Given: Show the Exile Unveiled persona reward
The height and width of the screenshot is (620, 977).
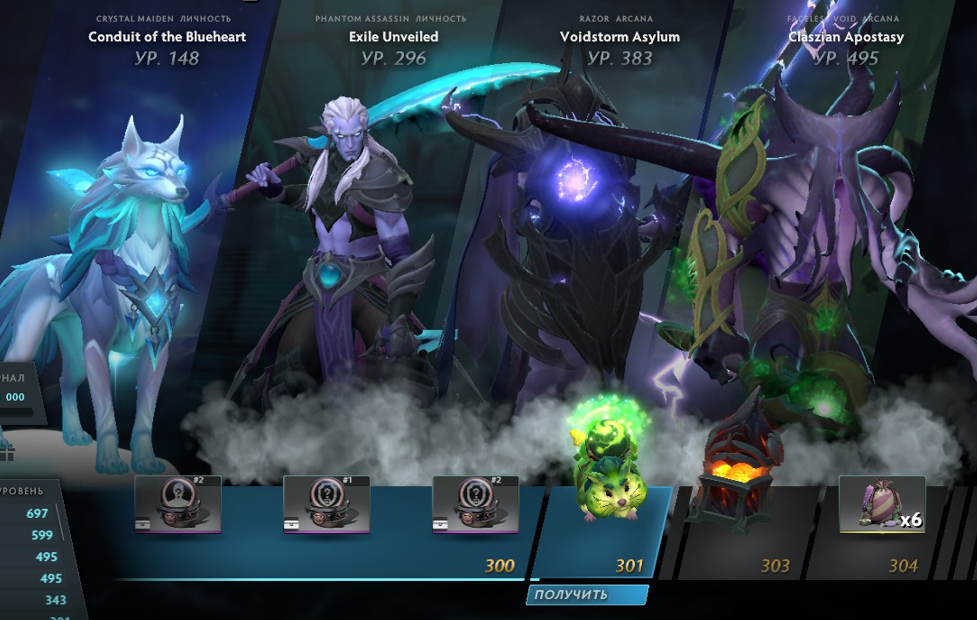Looking at the screenshot, I should tap(393, 37).
